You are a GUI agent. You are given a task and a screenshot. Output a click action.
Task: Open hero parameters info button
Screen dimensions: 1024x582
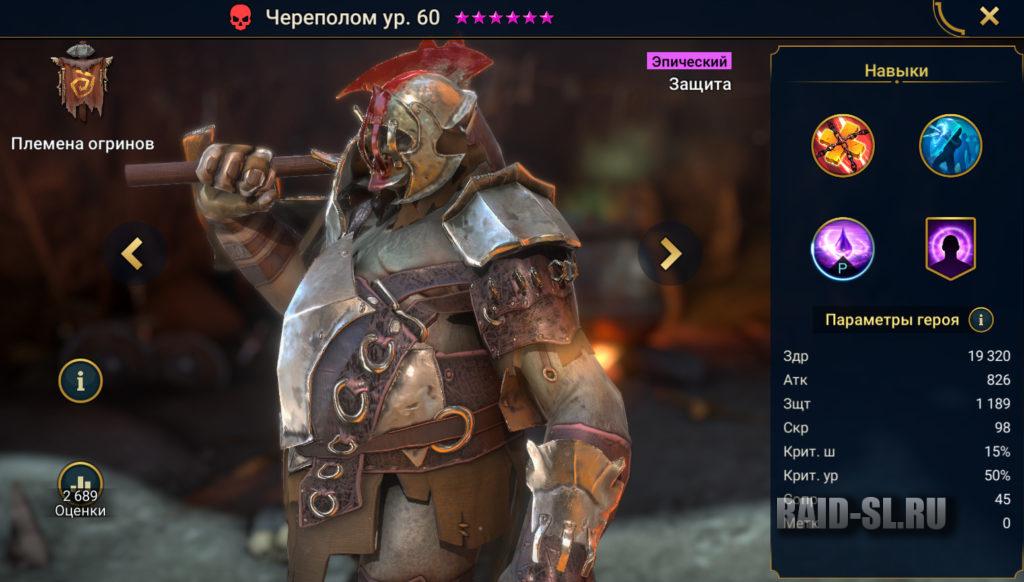pos(982,320)
